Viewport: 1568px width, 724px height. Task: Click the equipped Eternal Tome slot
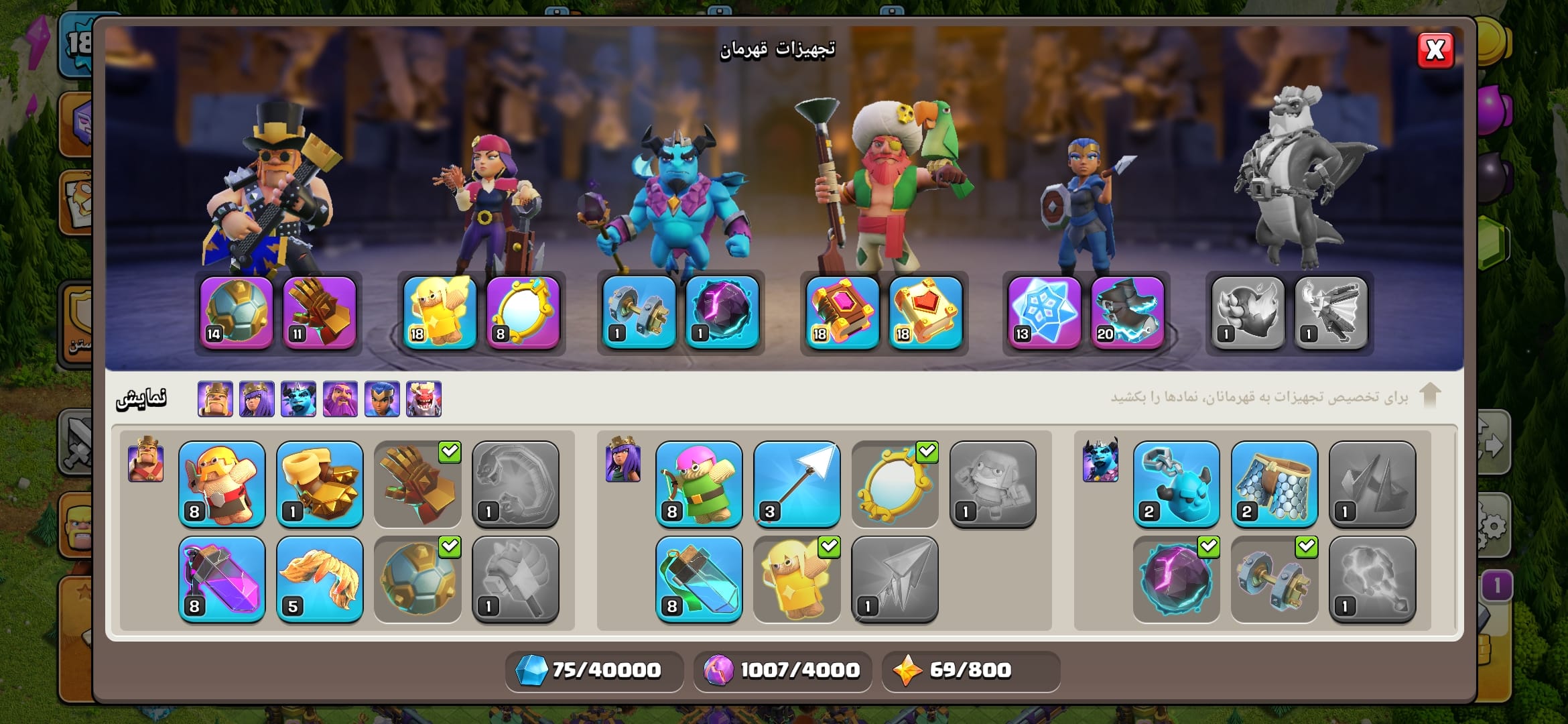pos(842,312)
